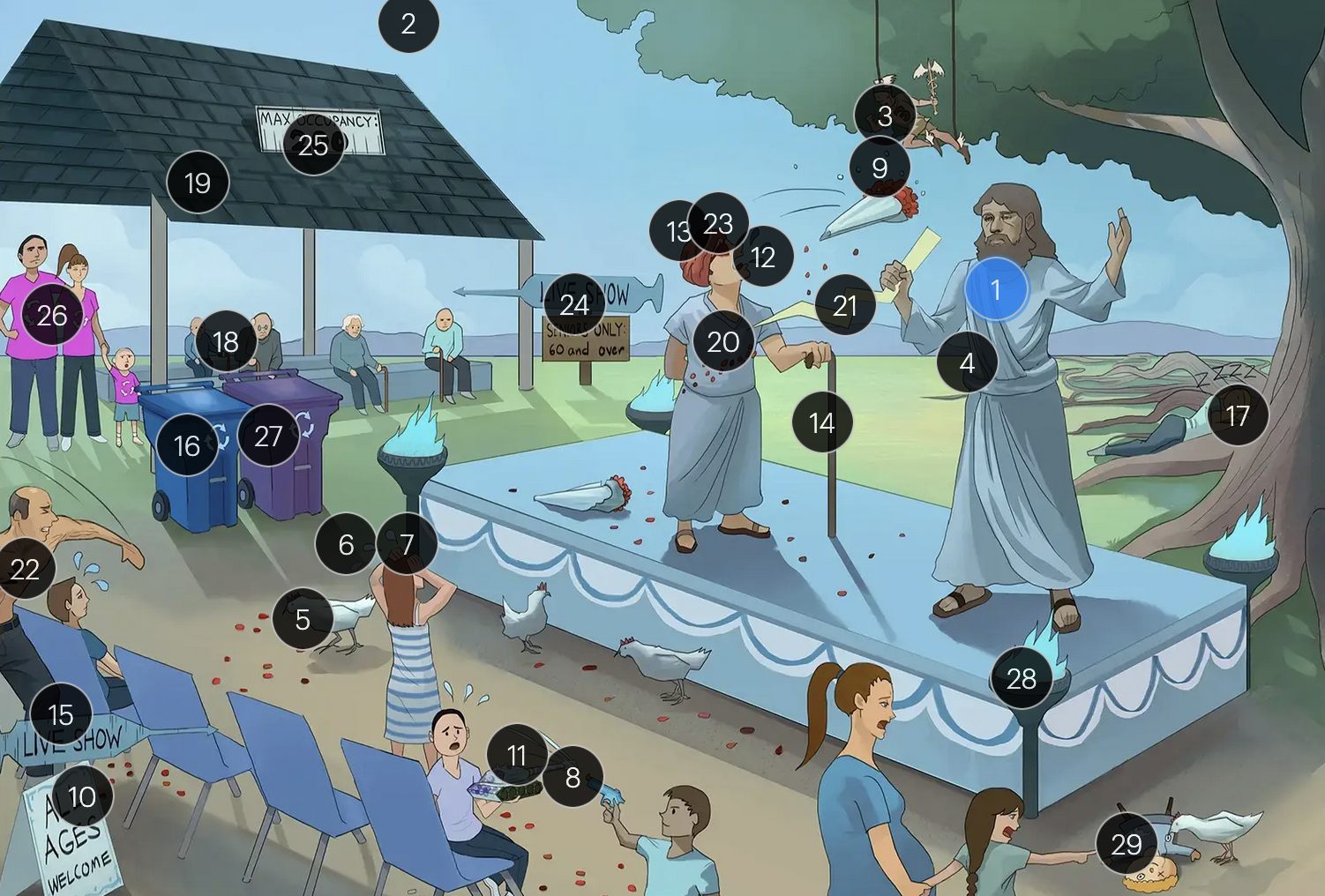Open marker number 3

[x=885, y=116]
